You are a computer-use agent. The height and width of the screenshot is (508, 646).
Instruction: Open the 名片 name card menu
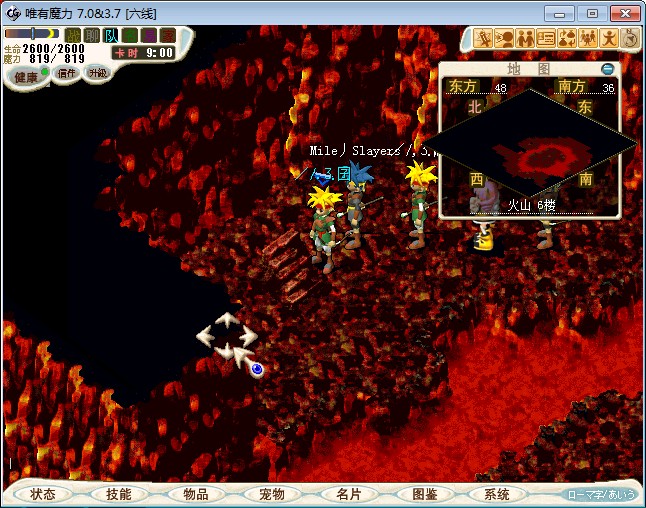(x=349, y=494)
